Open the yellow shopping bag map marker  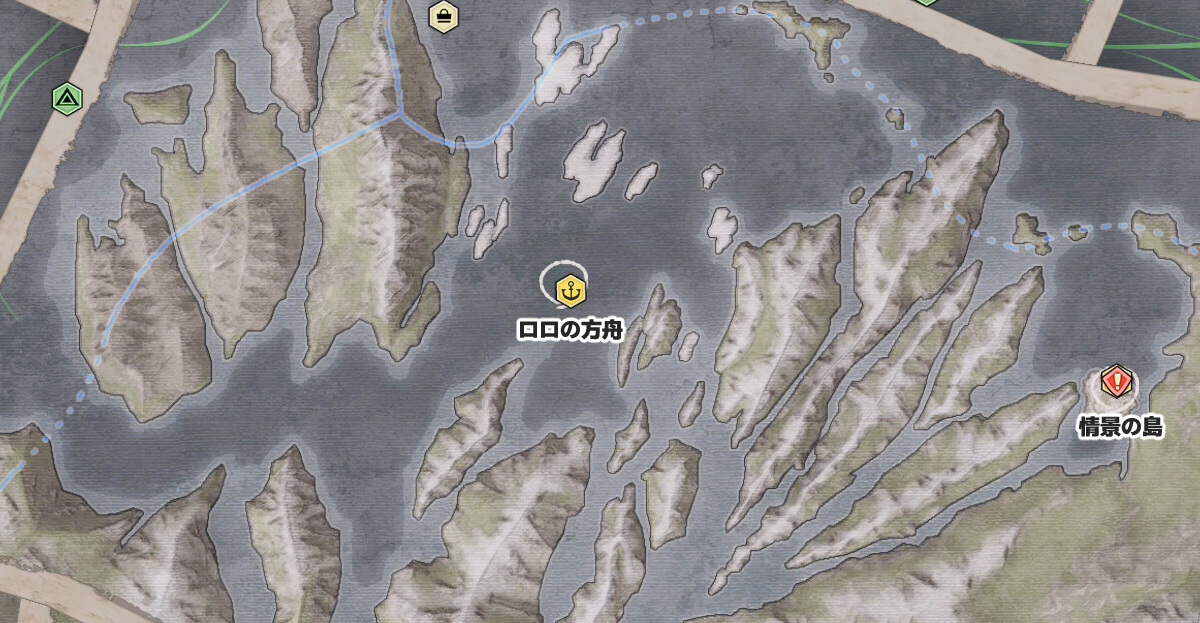click(x=443, y=15)
